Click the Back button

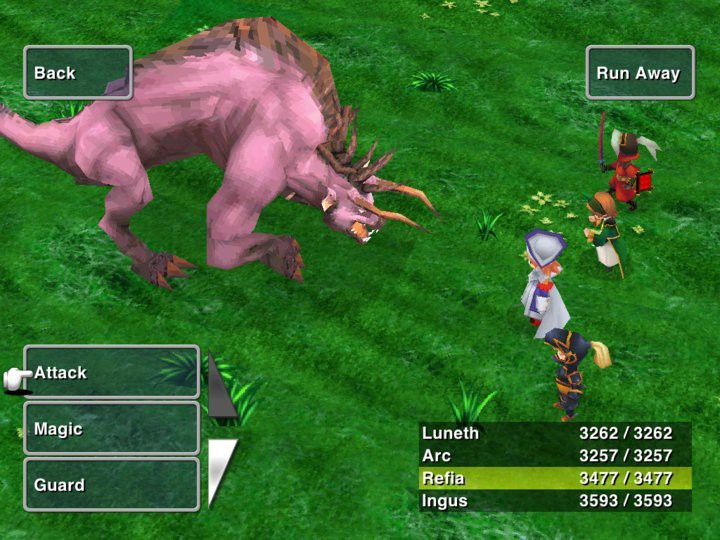click(78, 73)
